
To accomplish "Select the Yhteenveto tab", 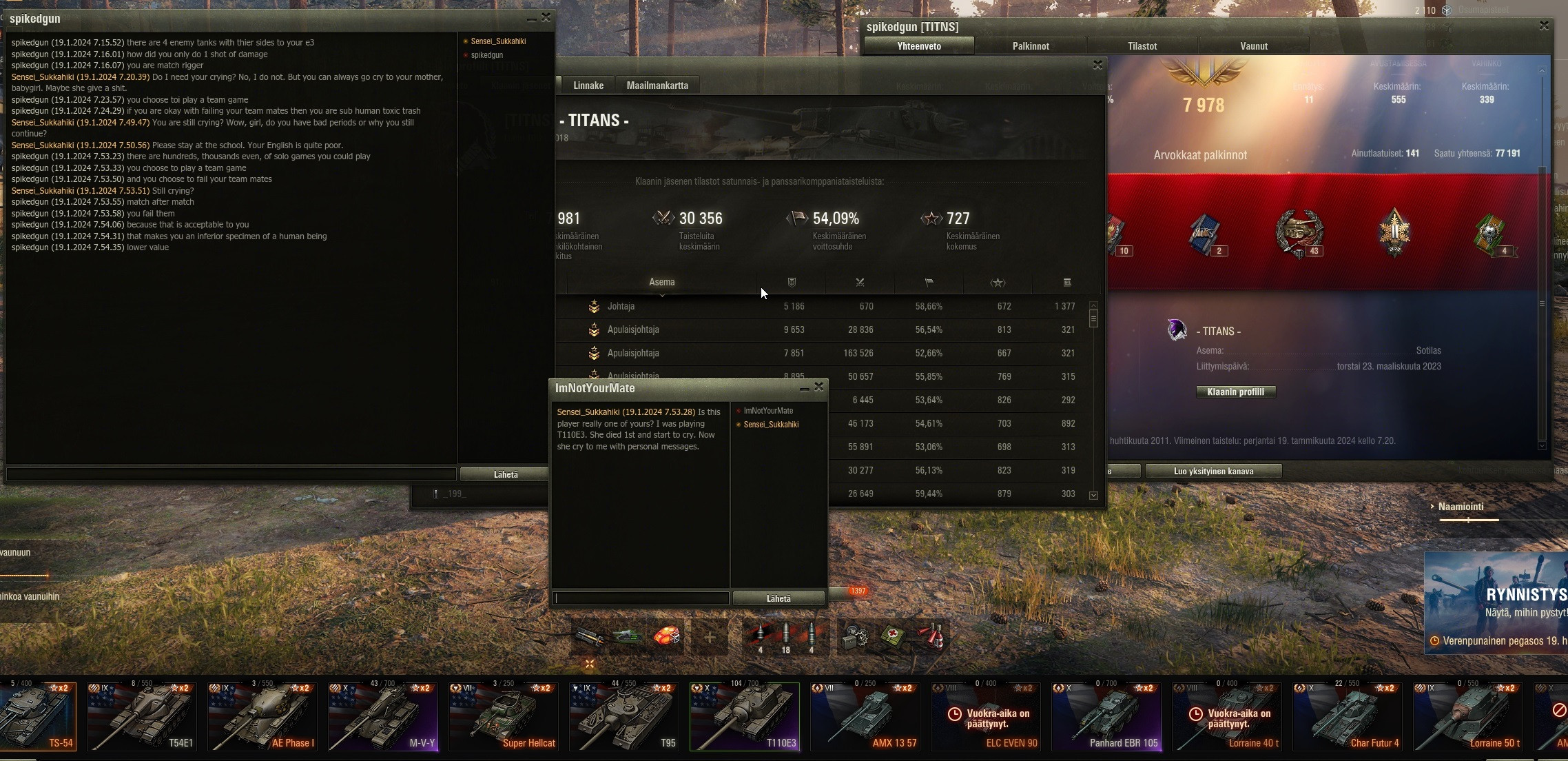I will [919, 46].
